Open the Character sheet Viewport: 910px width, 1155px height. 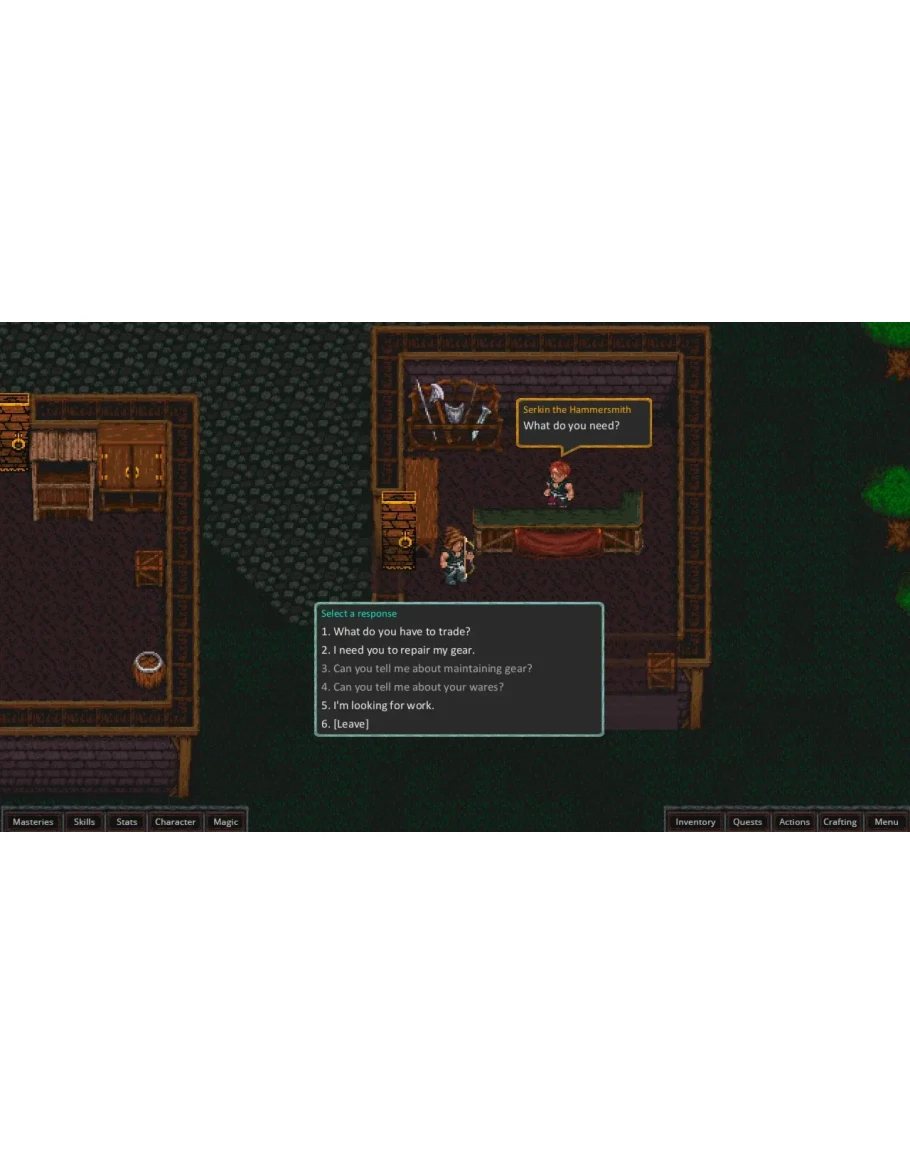click(175, 822)
